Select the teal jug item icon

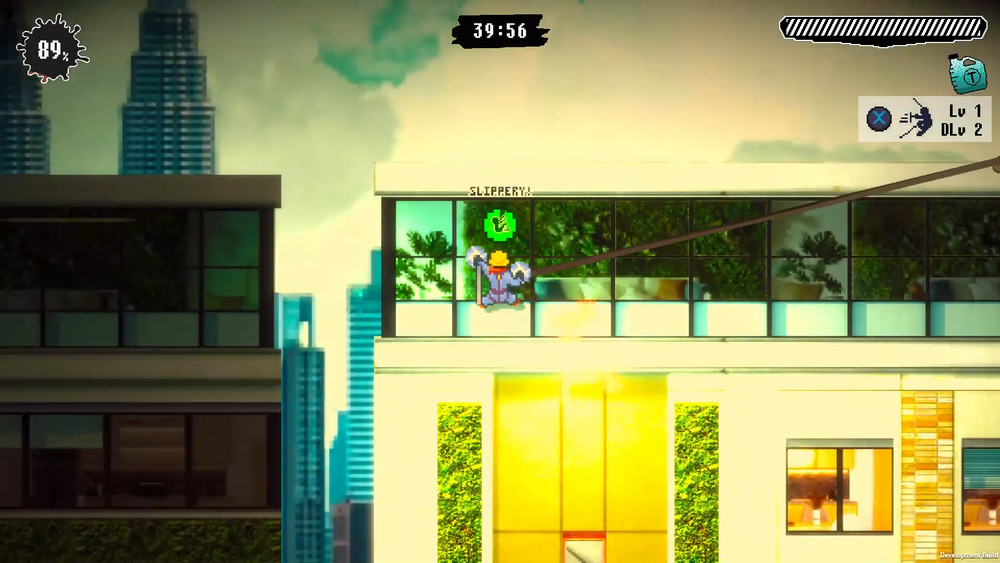pyautogui.click(x=967, y=72)
